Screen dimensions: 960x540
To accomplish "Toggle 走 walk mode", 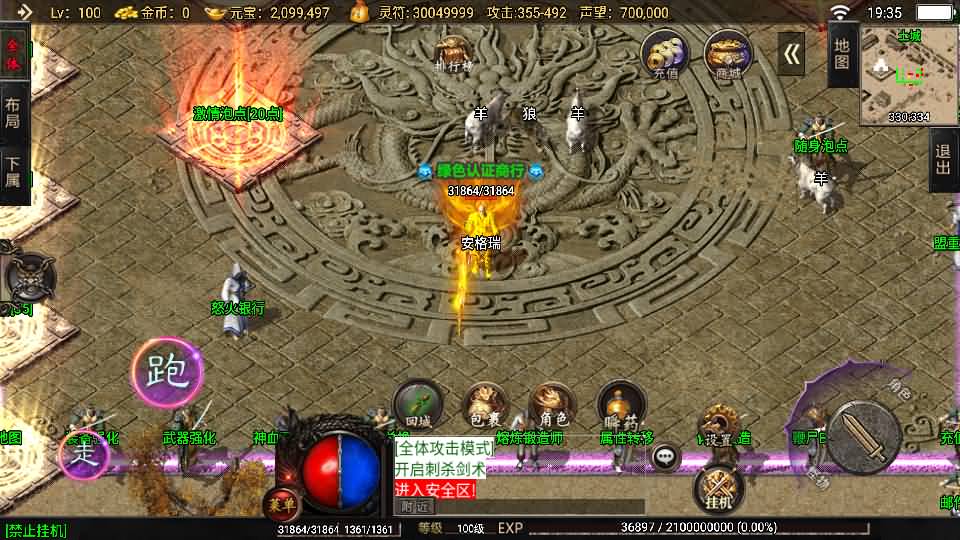I will click(84, 452).
